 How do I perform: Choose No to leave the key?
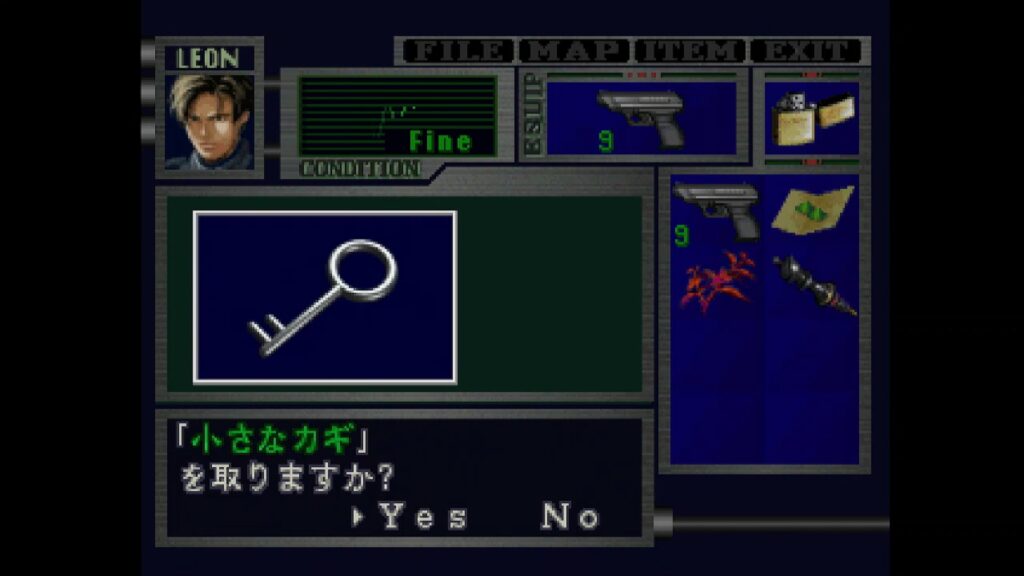coord(571,517)
